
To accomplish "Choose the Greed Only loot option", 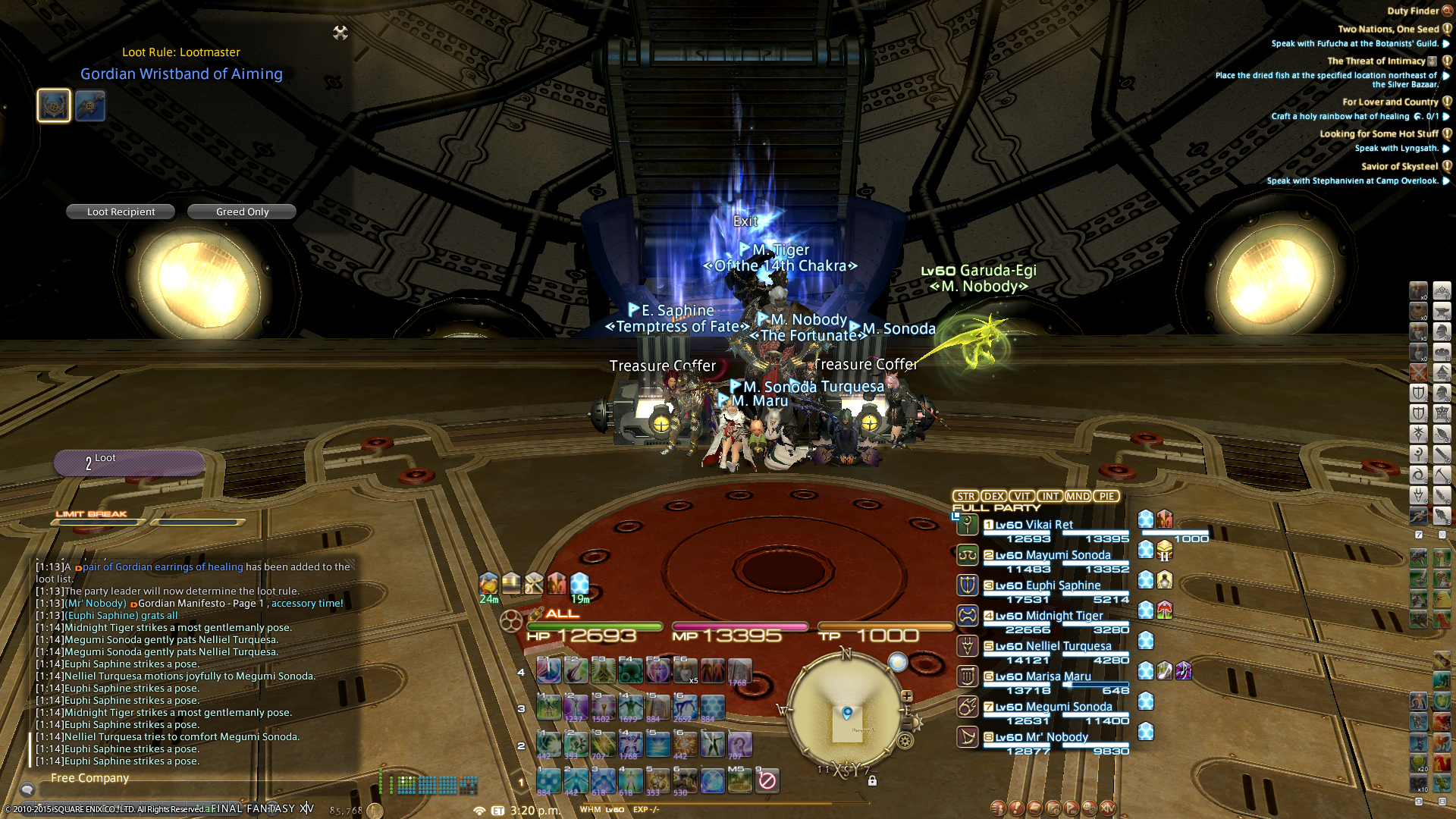I will (242, 212).
